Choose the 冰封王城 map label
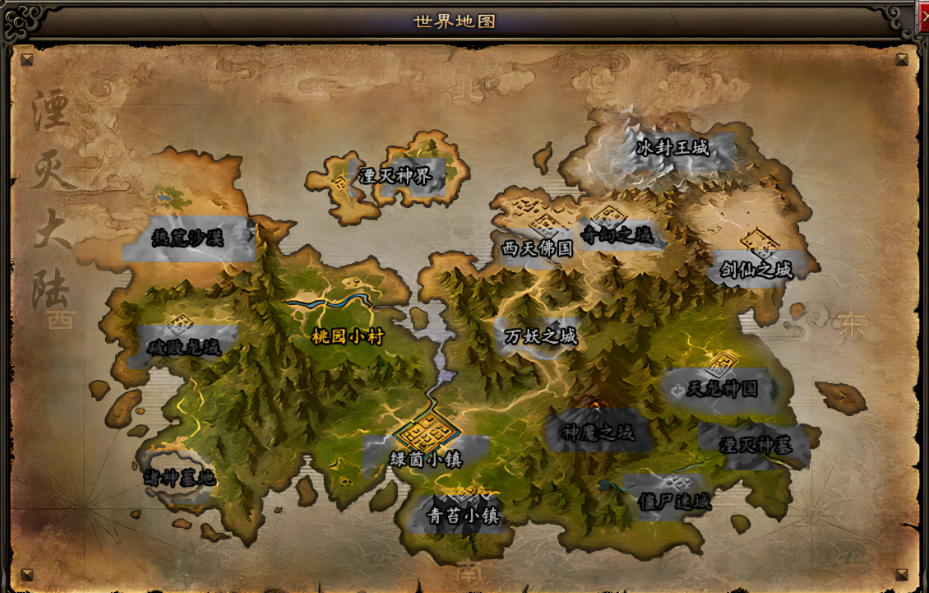 (672, 148)
